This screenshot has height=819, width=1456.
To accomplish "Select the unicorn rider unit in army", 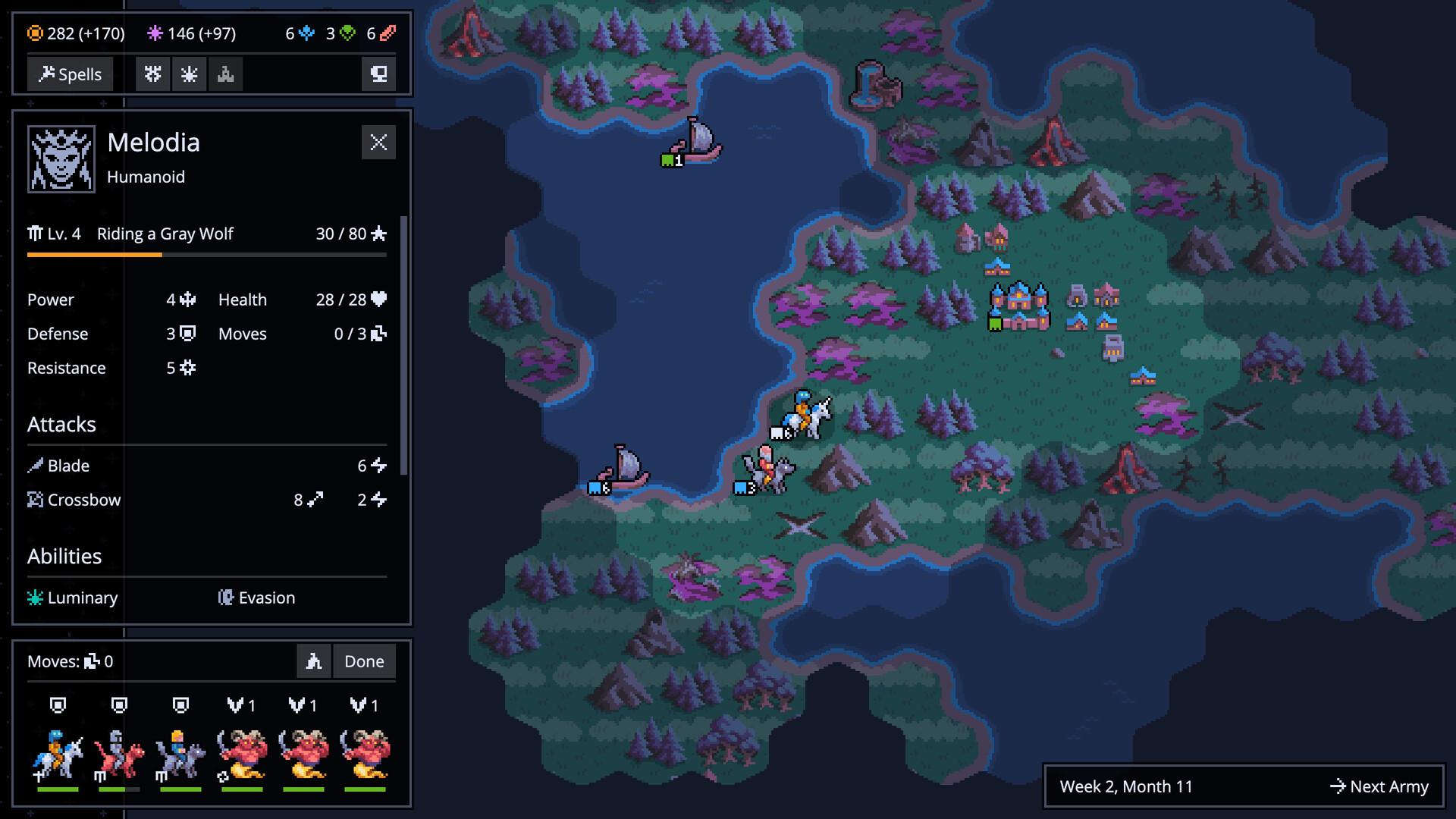I will (58, 753).
